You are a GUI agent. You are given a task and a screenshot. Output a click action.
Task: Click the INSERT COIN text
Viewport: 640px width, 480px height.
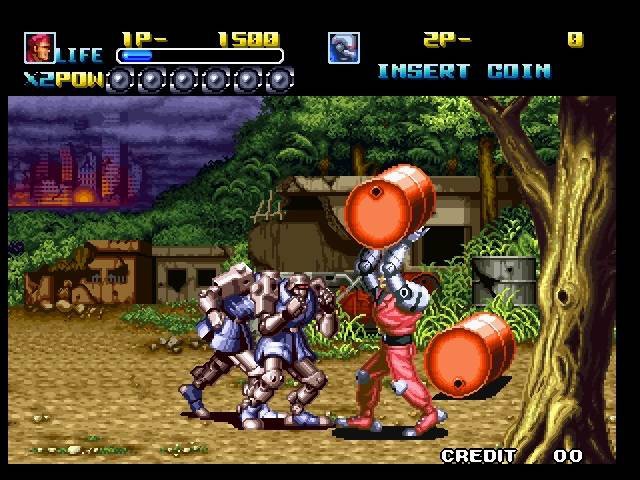tap(463, 71)
